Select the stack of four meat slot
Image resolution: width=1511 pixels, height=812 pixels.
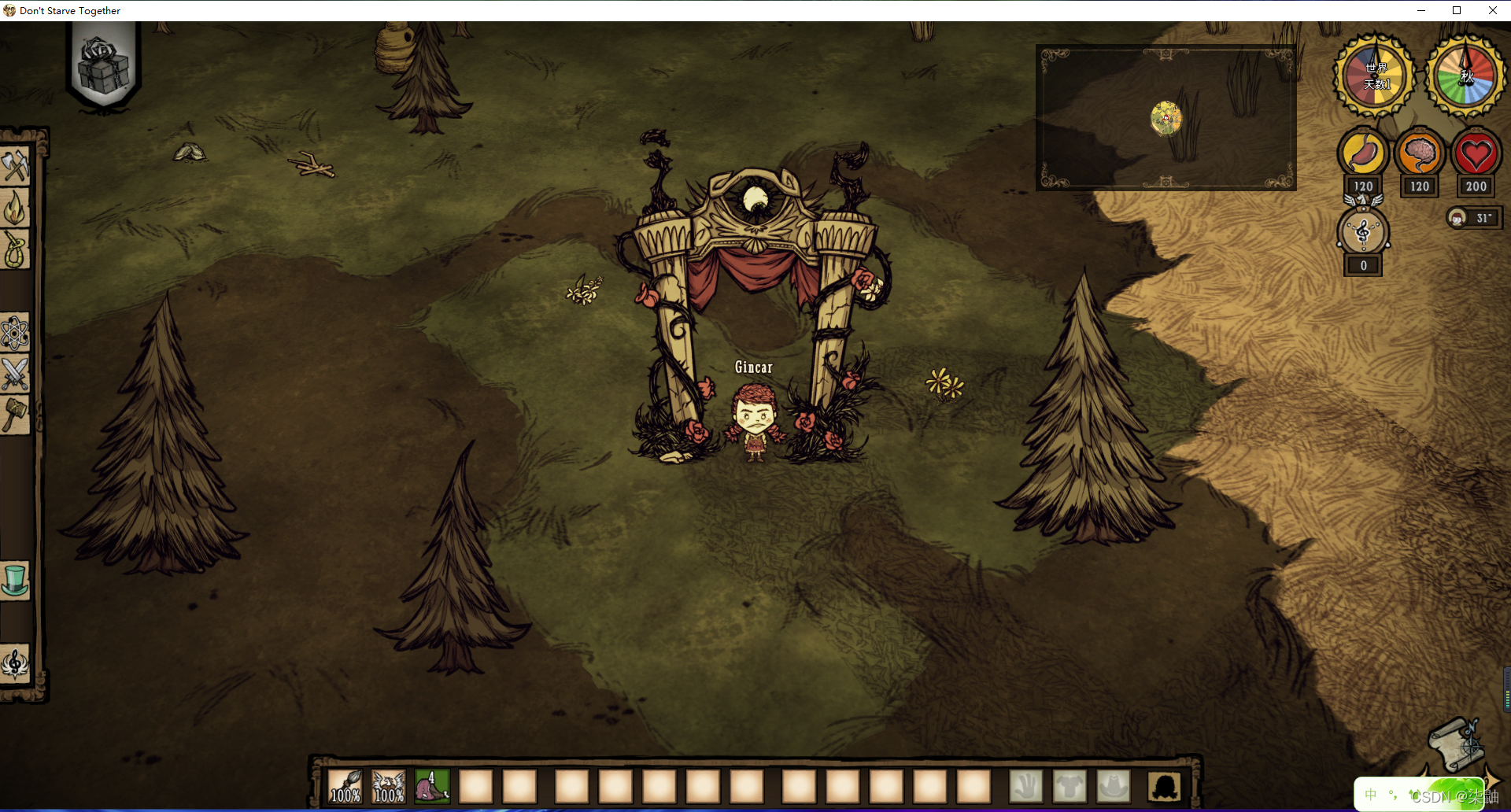click(432, 786)
